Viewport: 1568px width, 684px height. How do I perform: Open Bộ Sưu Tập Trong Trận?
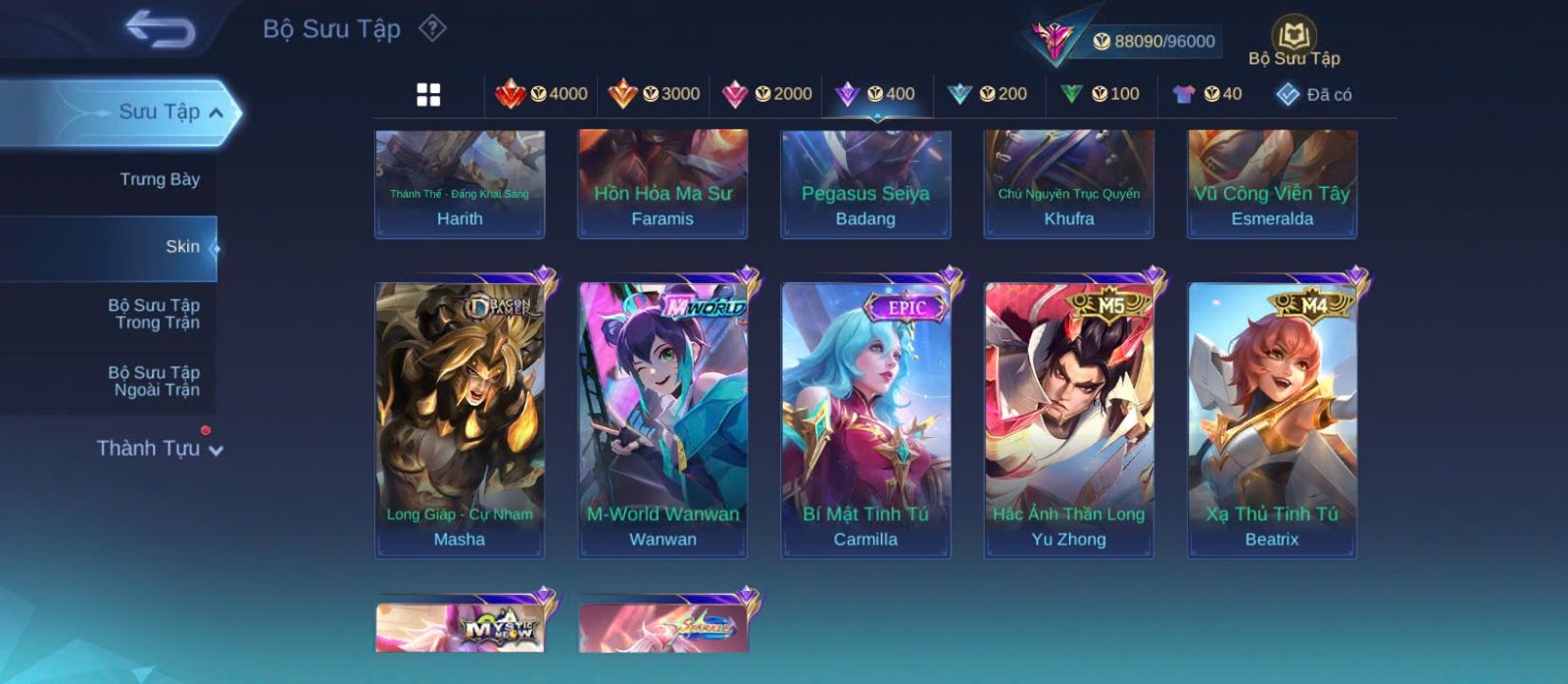154,314
